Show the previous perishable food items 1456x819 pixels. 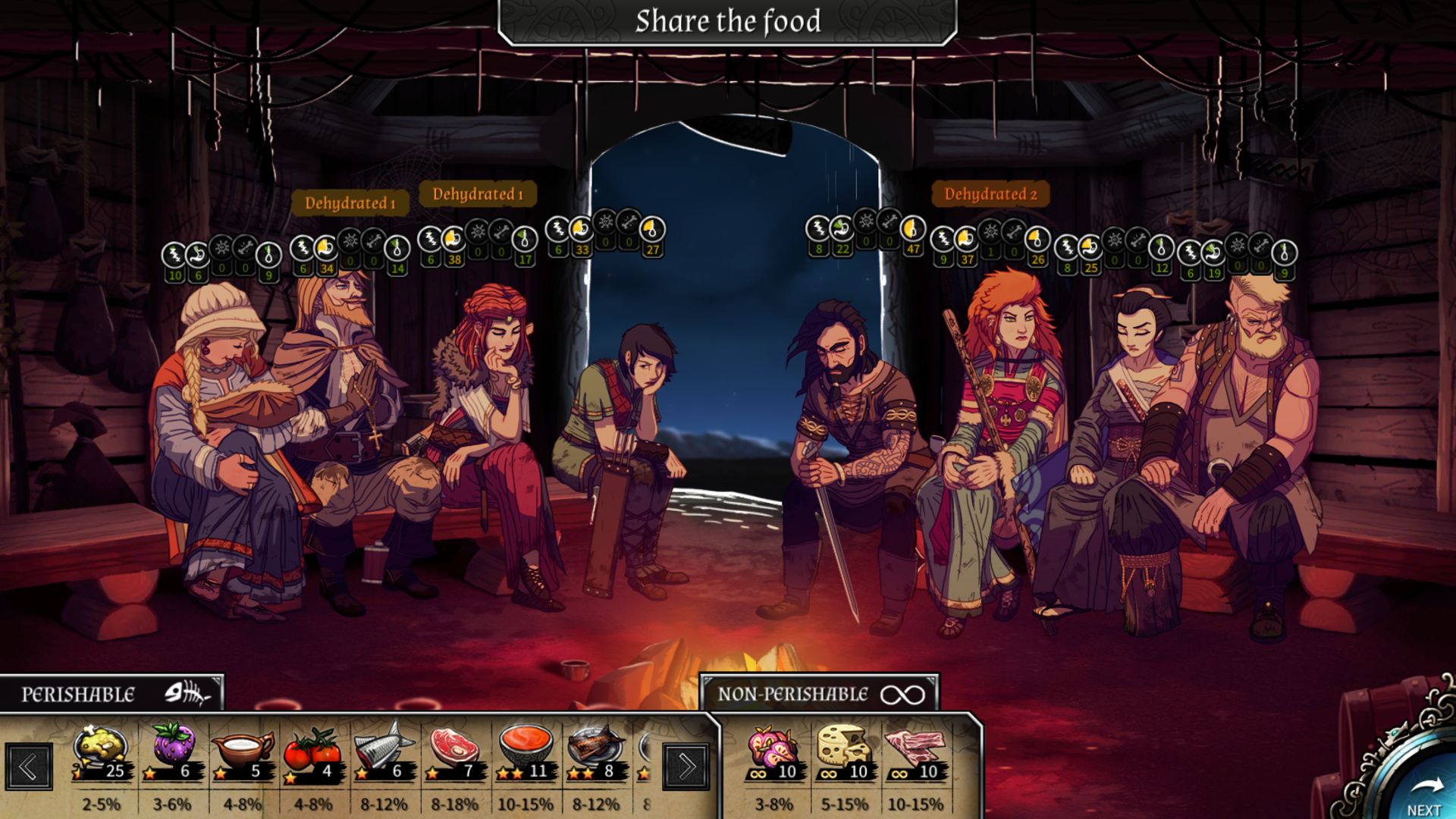pos(29,767)
